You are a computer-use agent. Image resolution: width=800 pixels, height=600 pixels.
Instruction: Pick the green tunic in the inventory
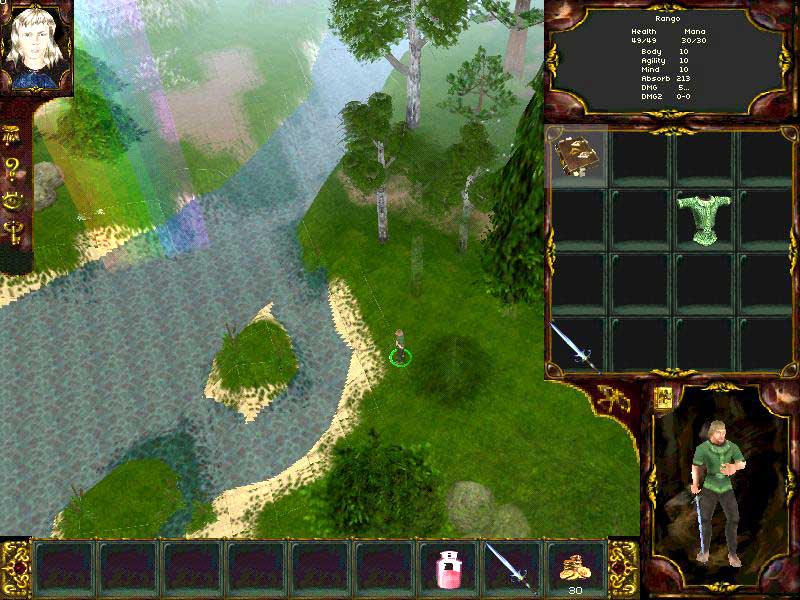[x=704, y=217]
